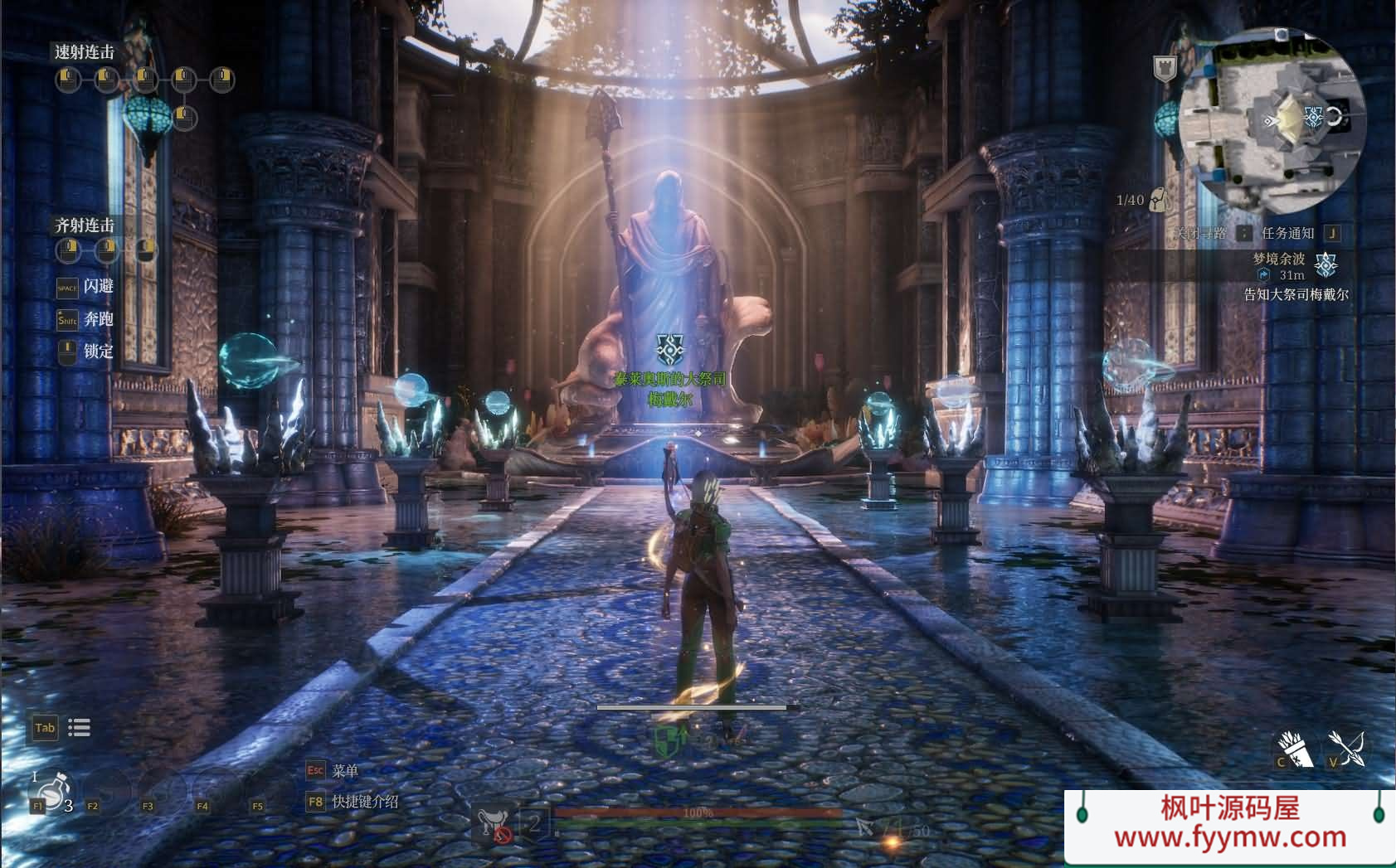Open the fyymw.com watermark banner
The width and height of the screenshot is (1396, 868).
(1229, 823)
